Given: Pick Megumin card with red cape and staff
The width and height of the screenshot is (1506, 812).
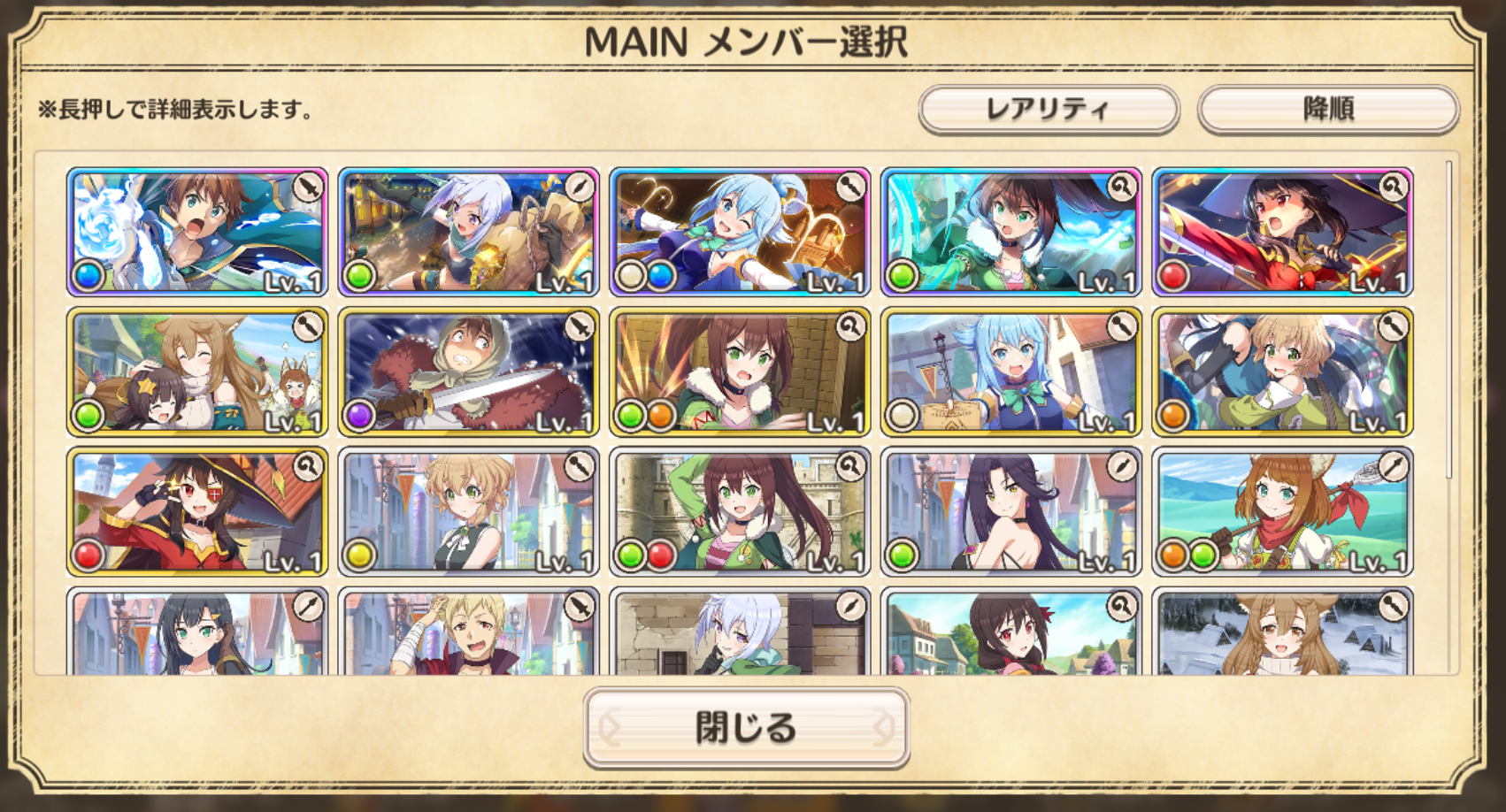Looking at the screenshot, I should click(1282, 232).
